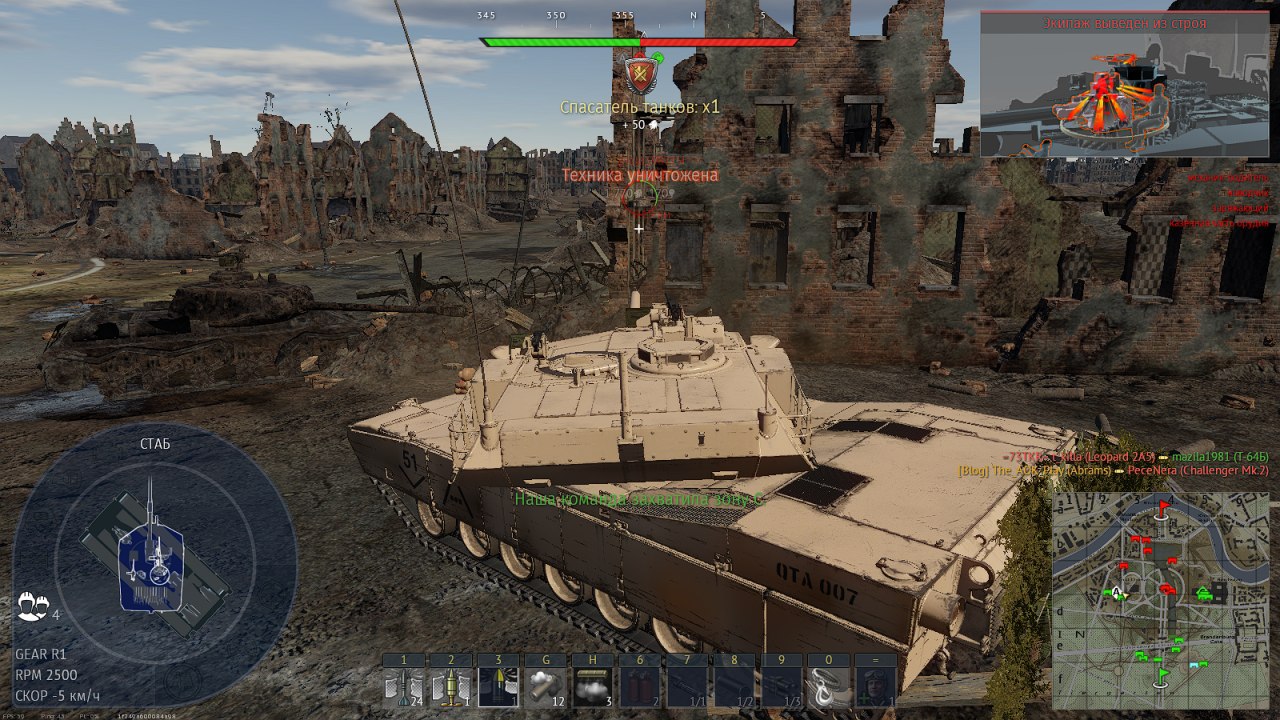The image size is (1280, 720).
Task: Select the yellow-tipped shell in slot 3
Action: (499, 688)
